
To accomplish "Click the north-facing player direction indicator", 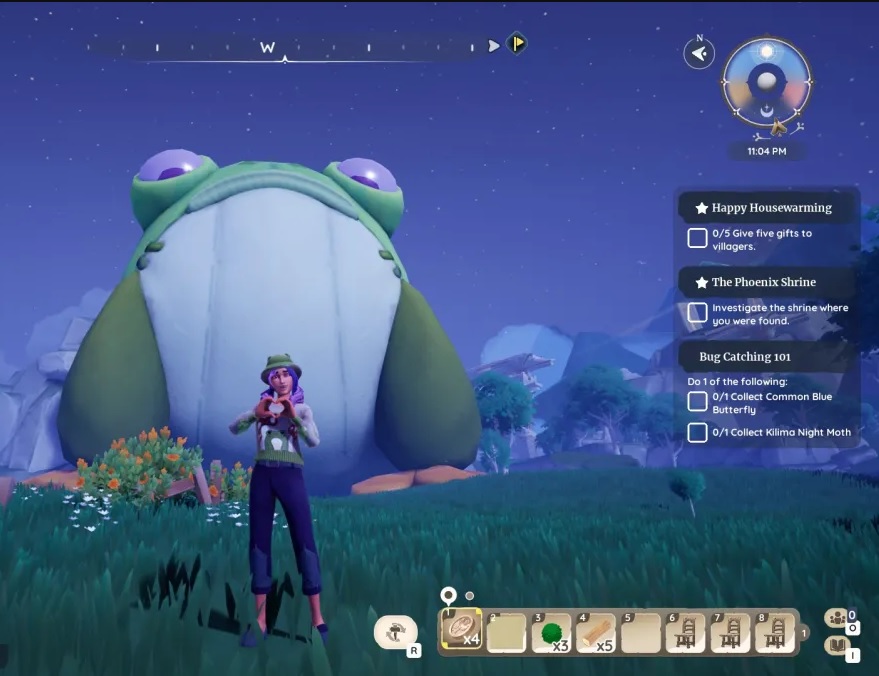I will pyautogui.click(x=699, y=53).
